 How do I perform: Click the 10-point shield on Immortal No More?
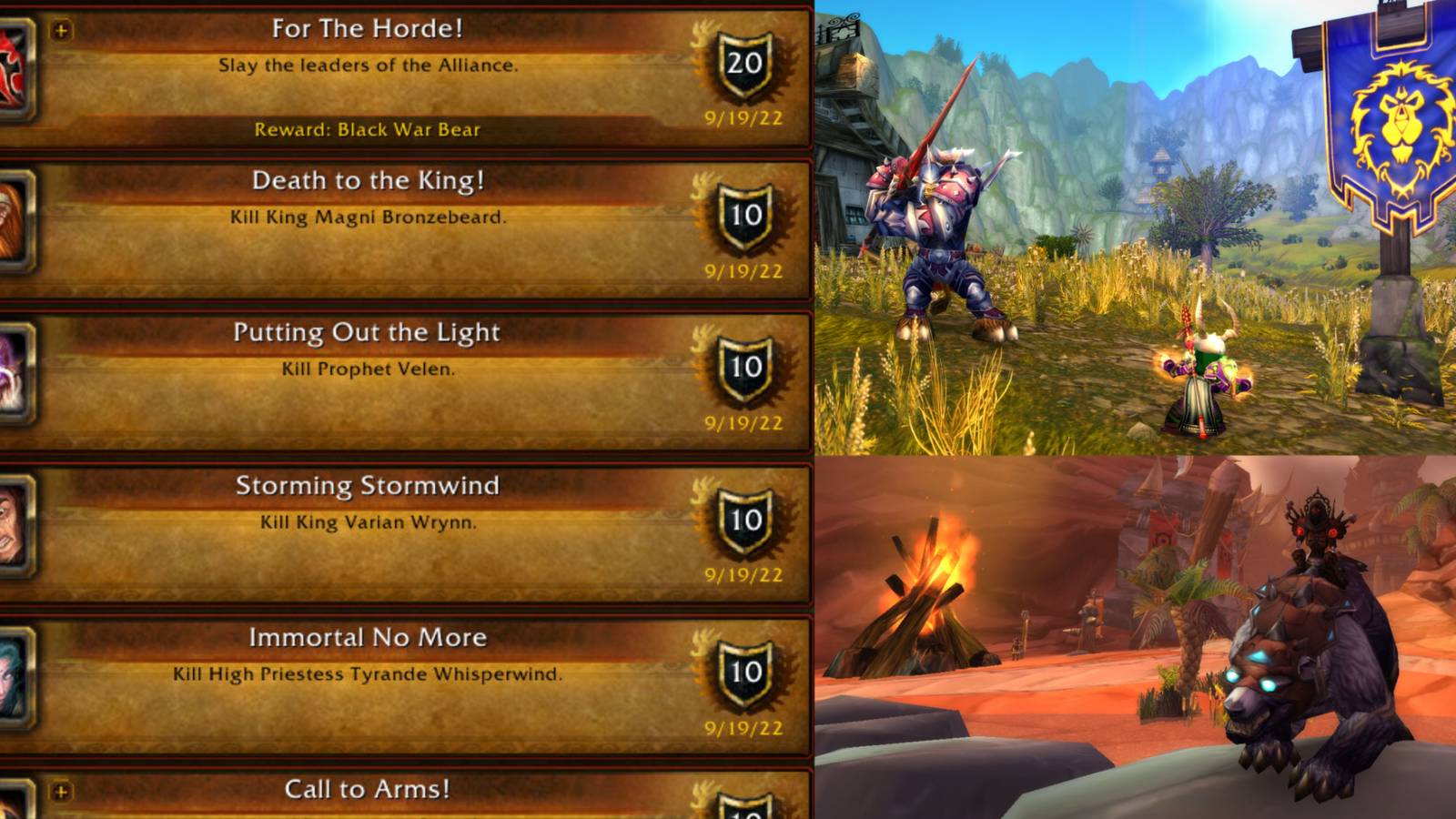pyautogui.click(x=746, y=673)
